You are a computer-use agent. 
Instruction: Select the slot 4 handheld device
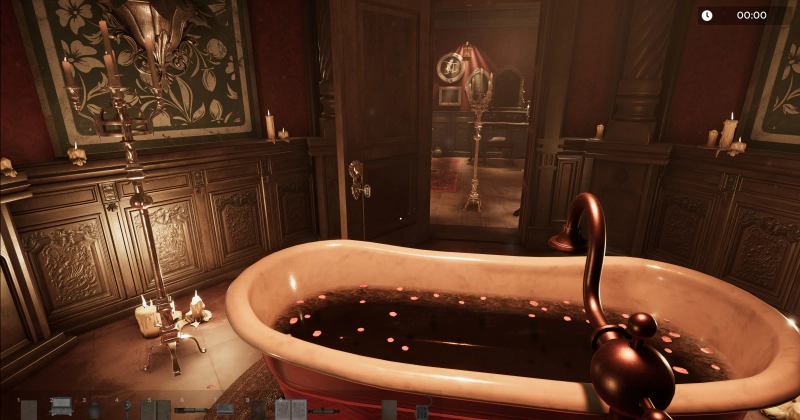(x=127, y=409)
